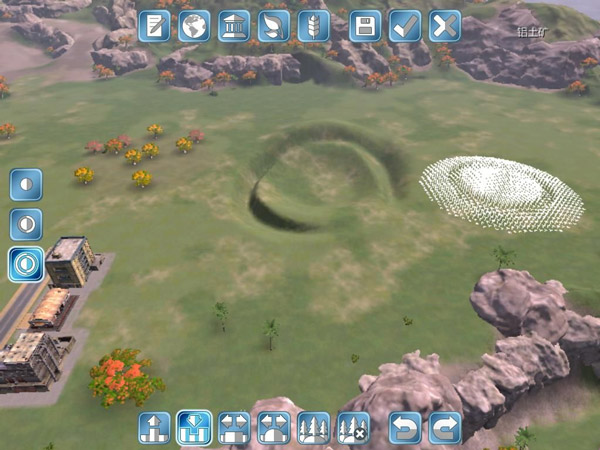Select the medium brush size circle
Image resolution: width=600 pixels, height=450 pixels.
point(26,224)
